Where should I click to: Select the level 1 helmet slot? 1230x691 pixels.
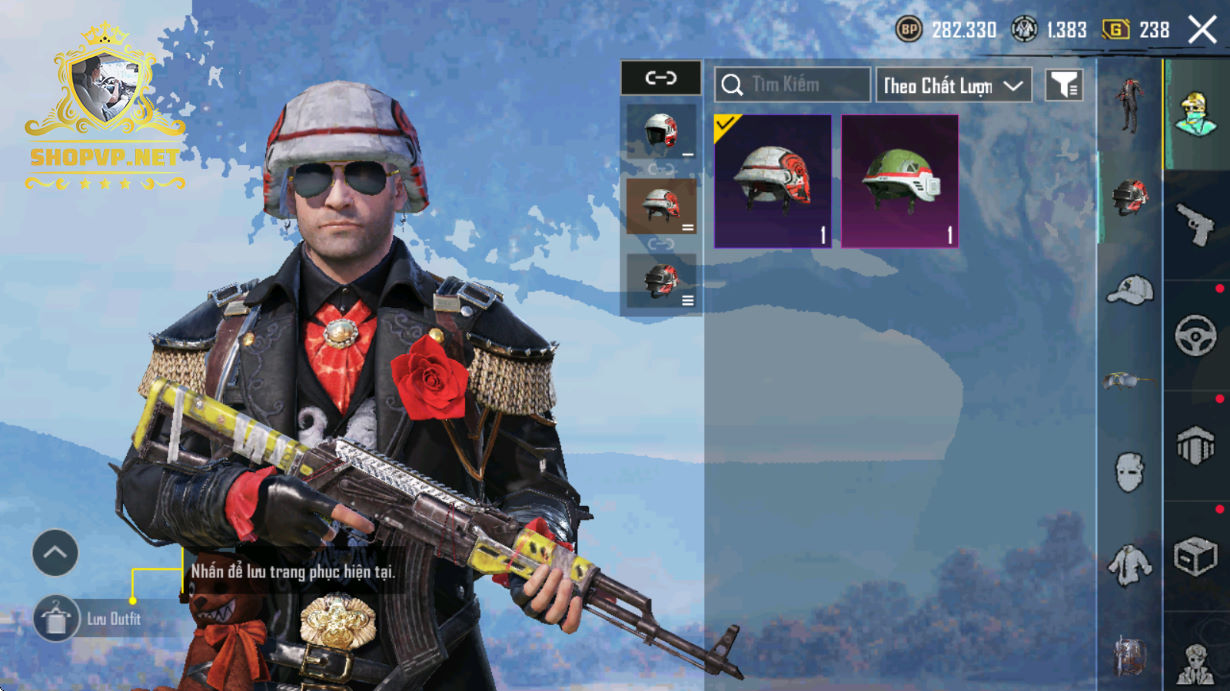tap(661, 131)
